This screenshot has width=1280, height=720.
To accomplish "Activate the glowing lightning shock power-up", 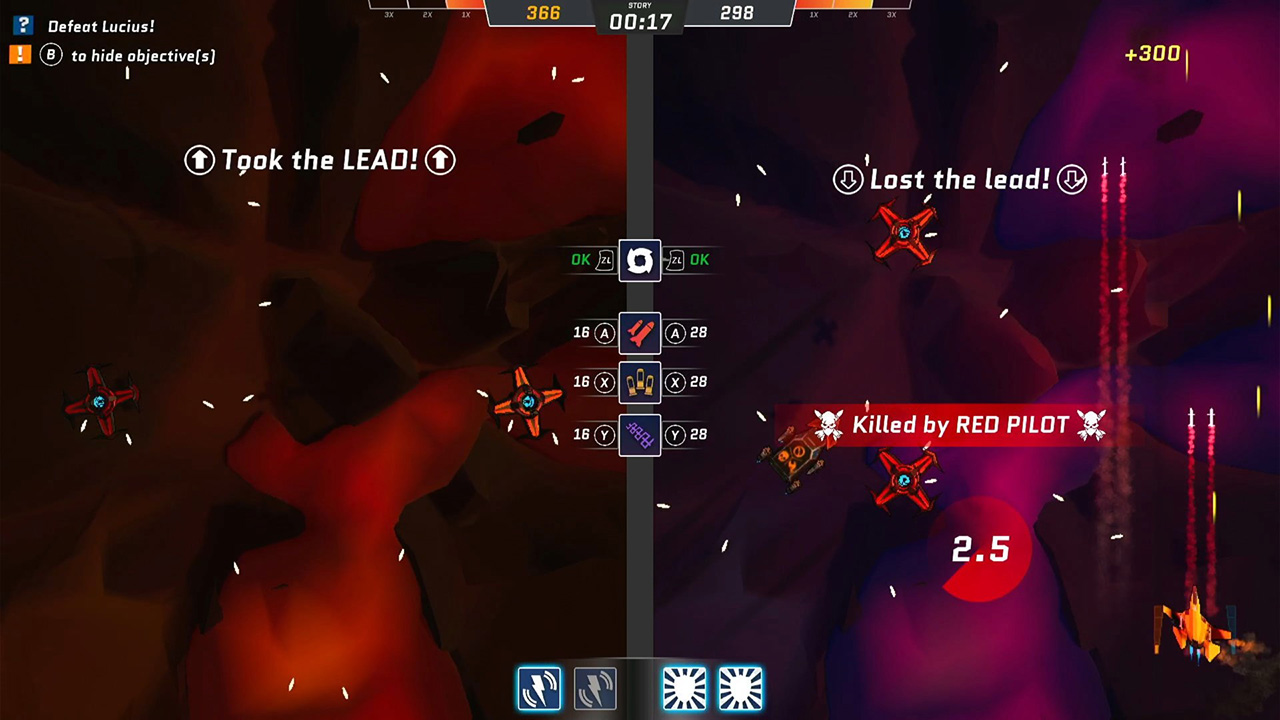I will click(539, 687).
